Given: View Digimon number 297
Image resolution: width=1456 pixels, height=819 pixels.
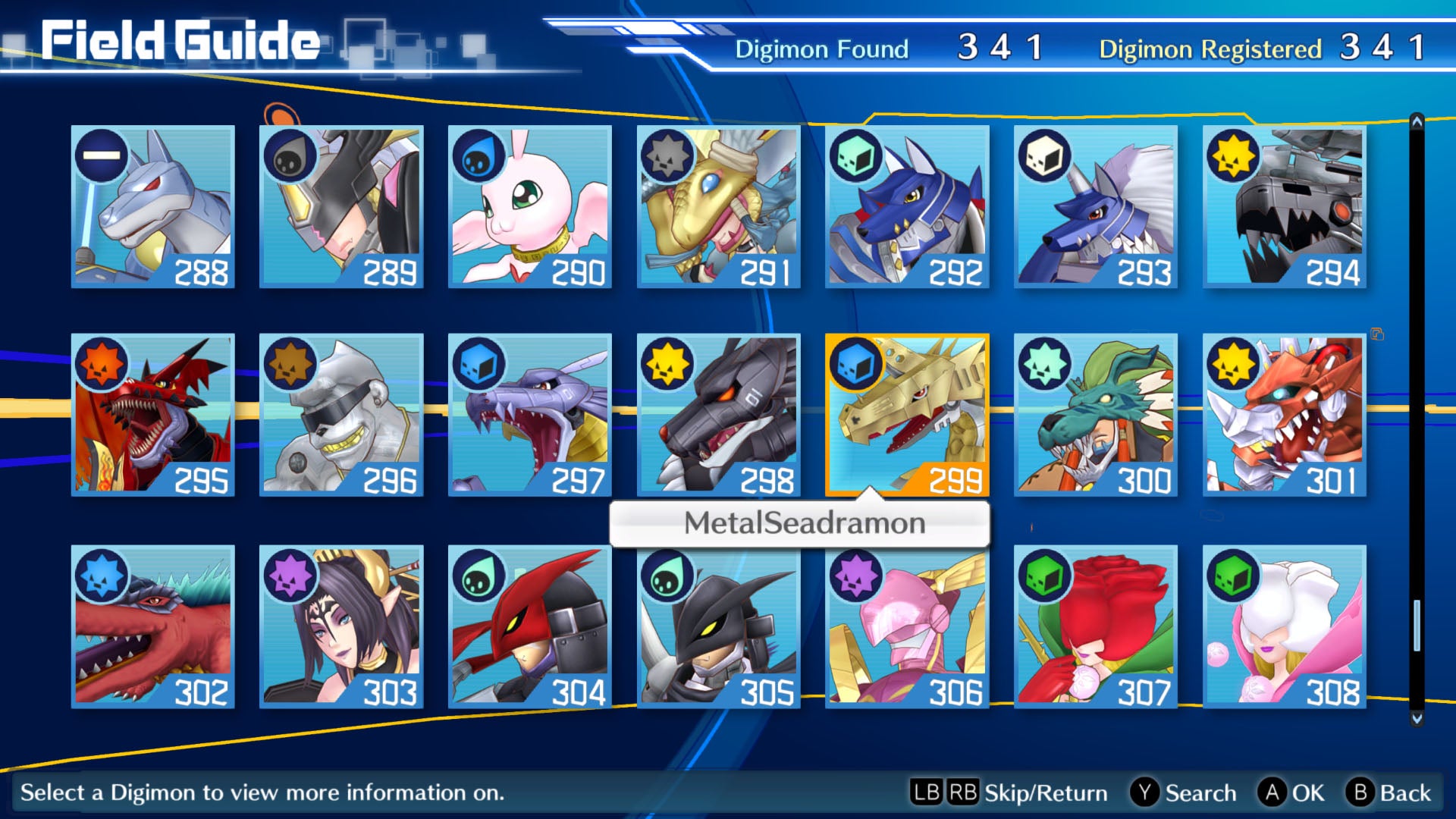Looking at the screenshot, I should 529,415.
